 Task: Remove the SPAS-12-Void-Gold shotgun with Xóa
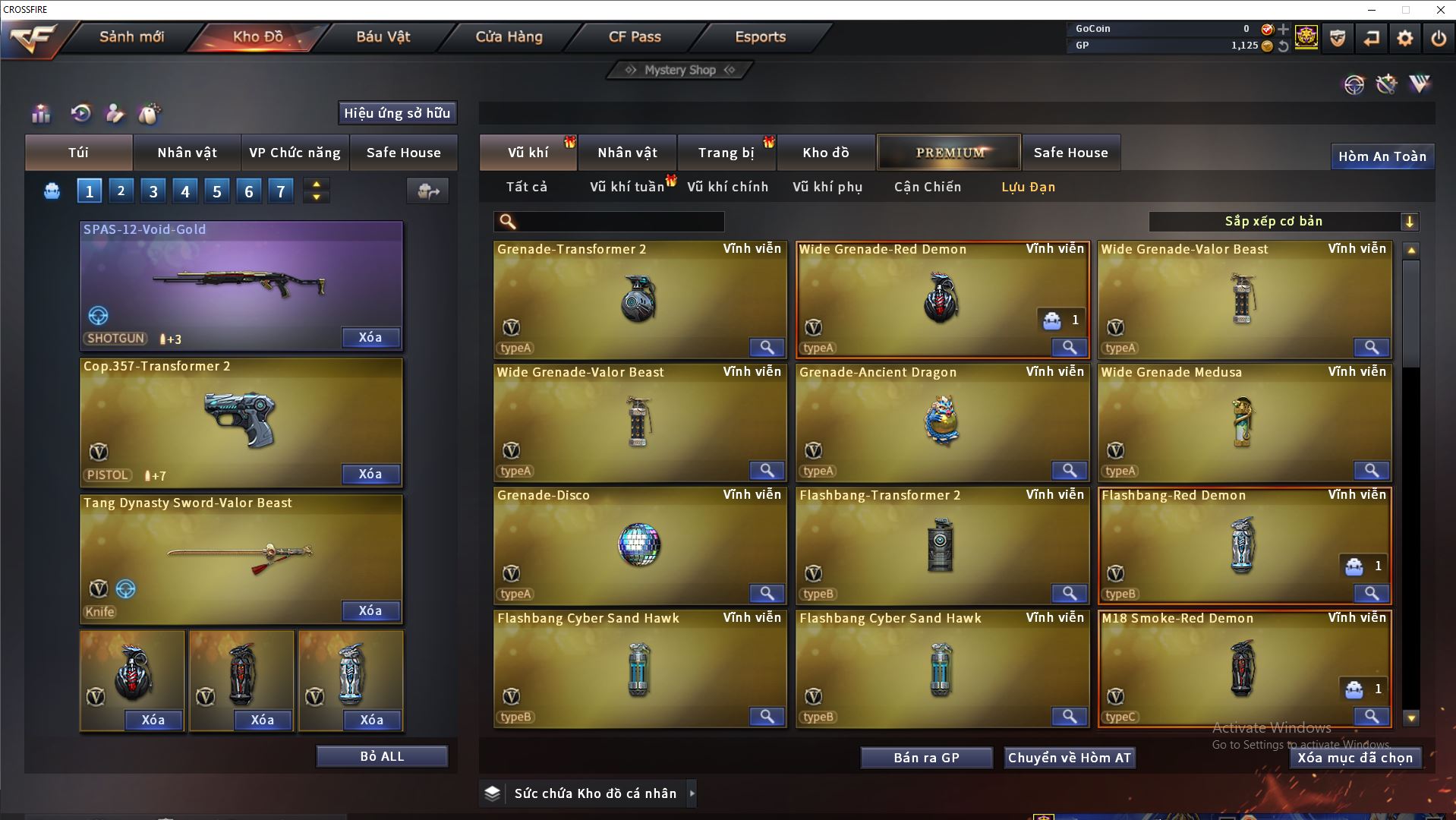click(x=370, y=337)
